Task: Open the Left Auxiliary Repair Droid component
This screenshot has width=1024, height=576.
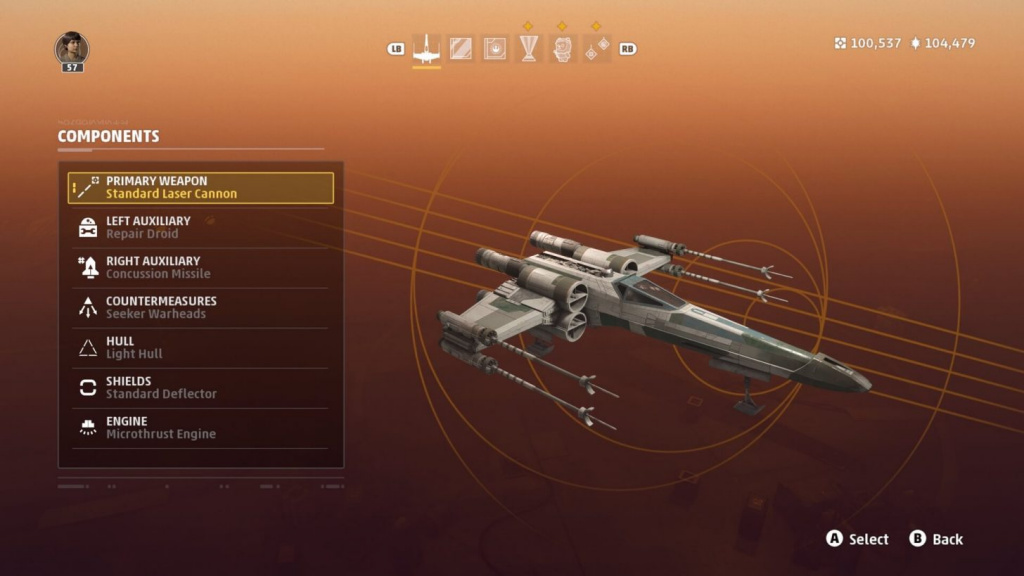Action: (x=200, y=228)
